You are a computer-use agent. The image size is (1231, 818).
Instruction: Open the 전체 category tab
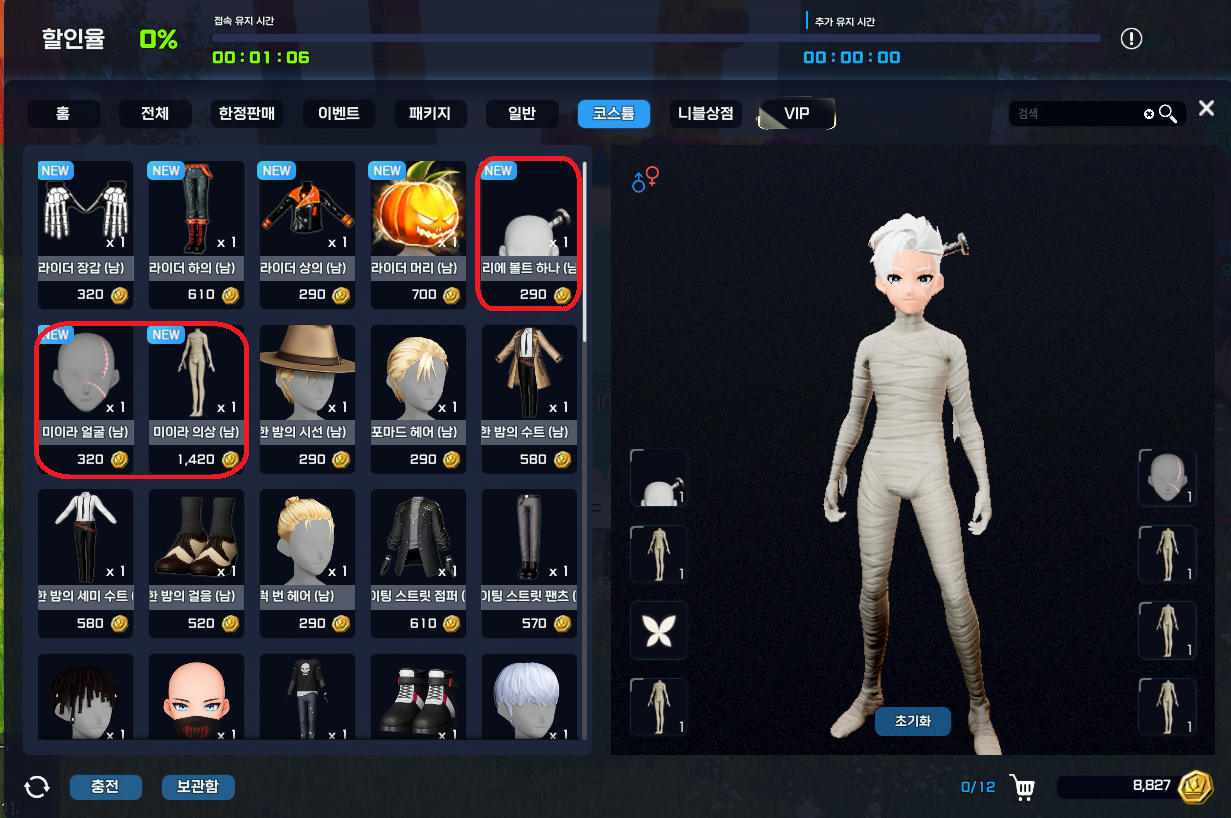click(155, 114)
